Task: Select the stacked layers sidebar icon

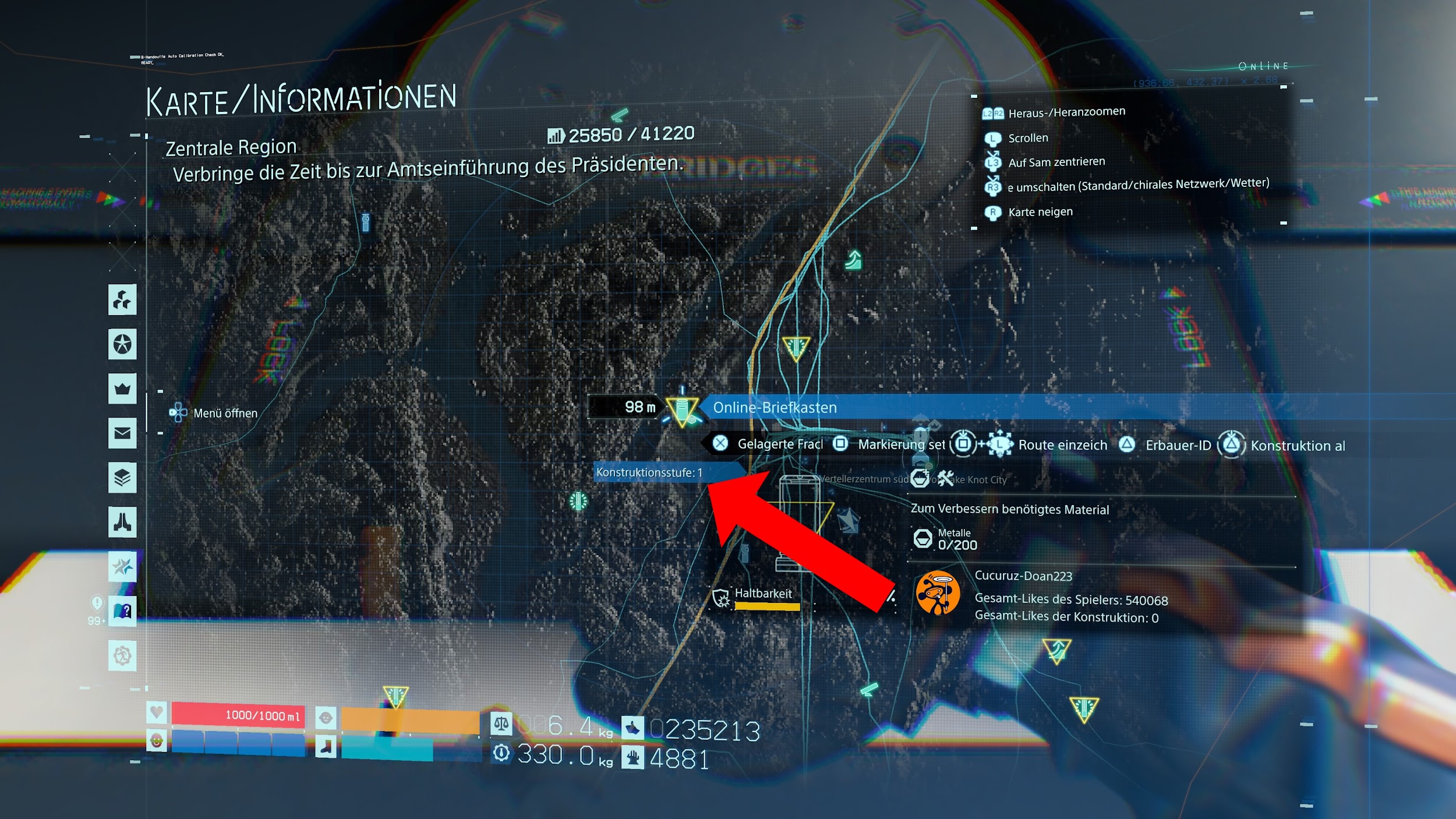Action: [x=122, y=478]
